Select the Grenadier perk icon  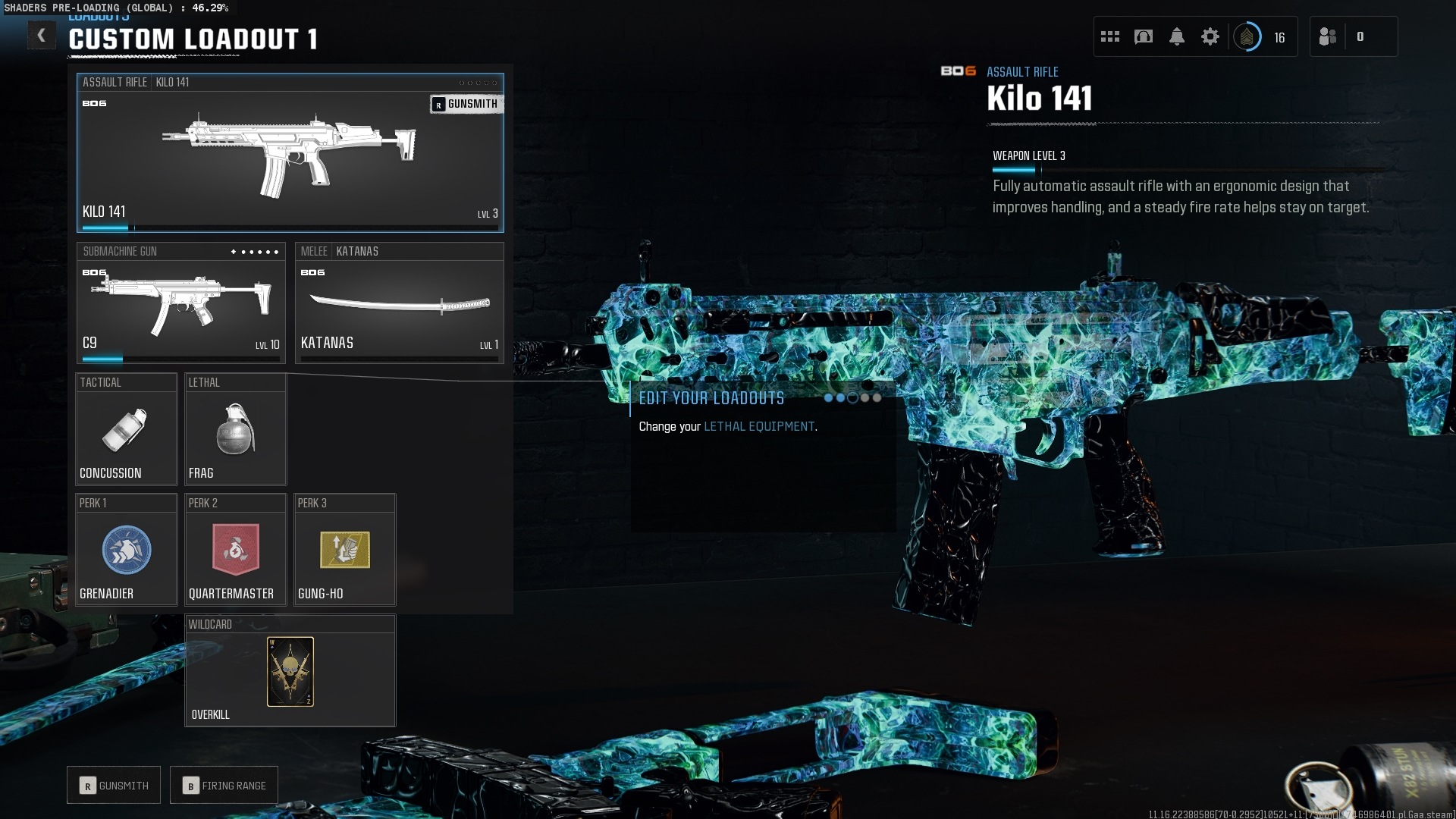[x=126, y=550]
